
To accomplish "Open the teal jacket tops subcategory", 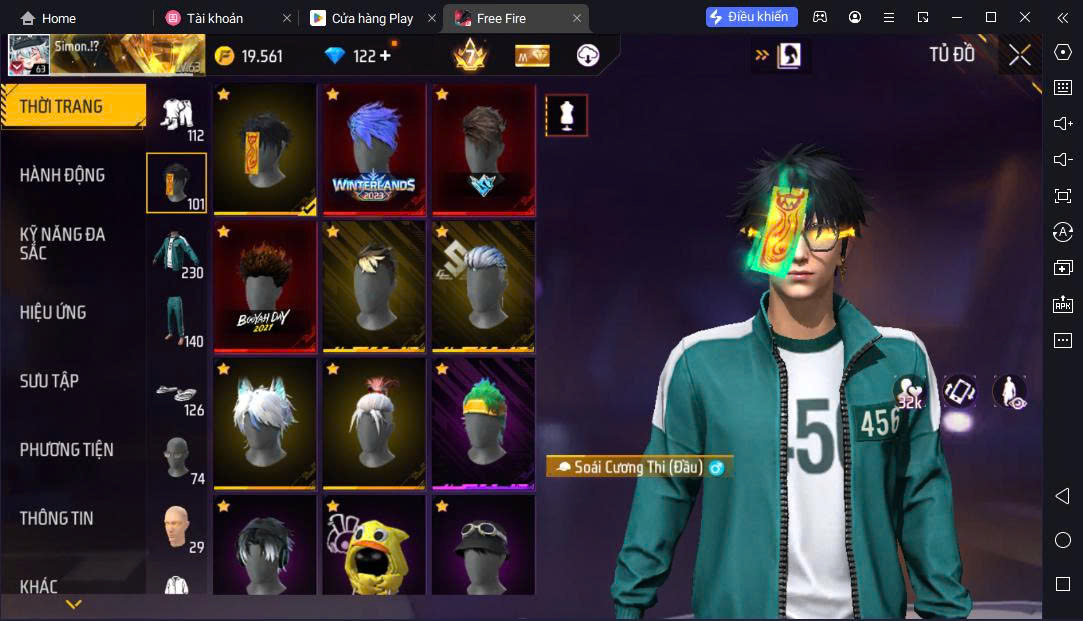I will point(177,255).
